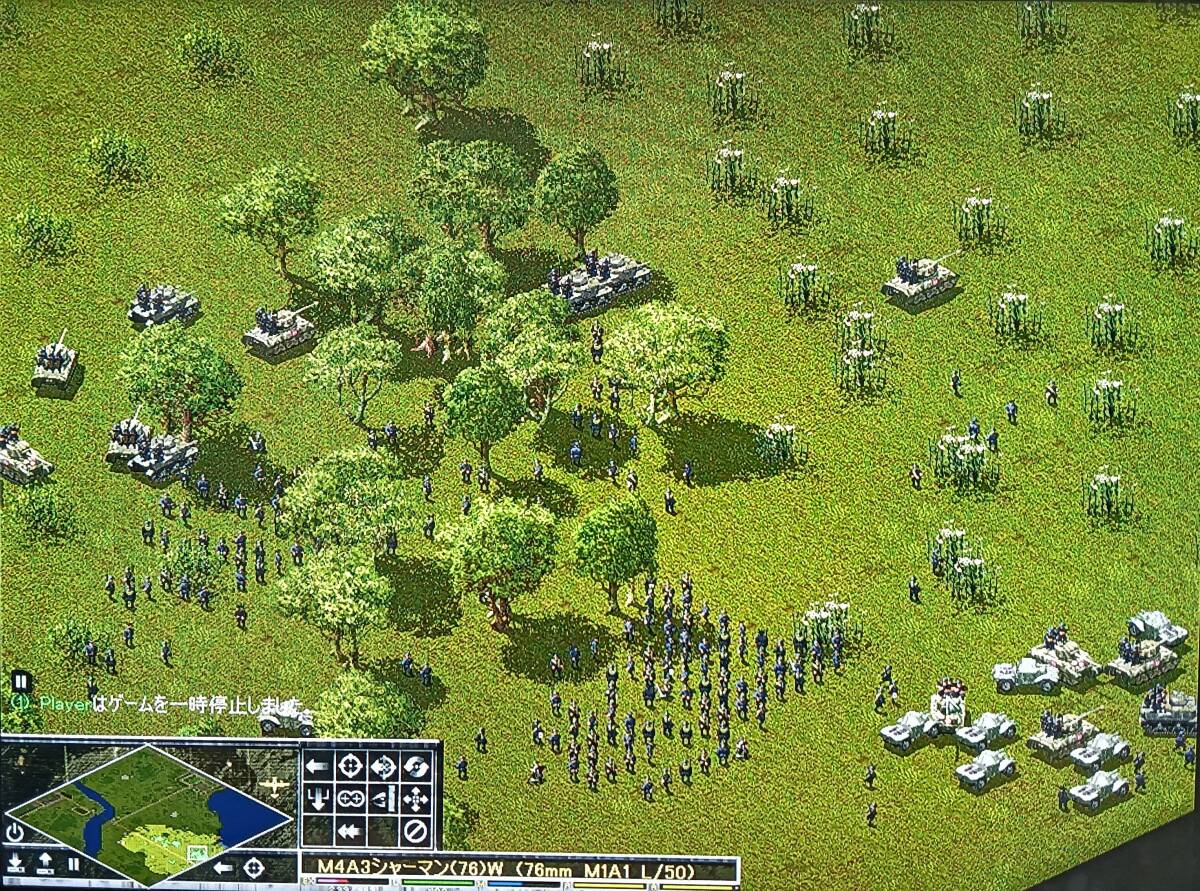Screen dimensions: 1200x891
Task: Click the upward arrow load icon
Action: coord(46,863)
